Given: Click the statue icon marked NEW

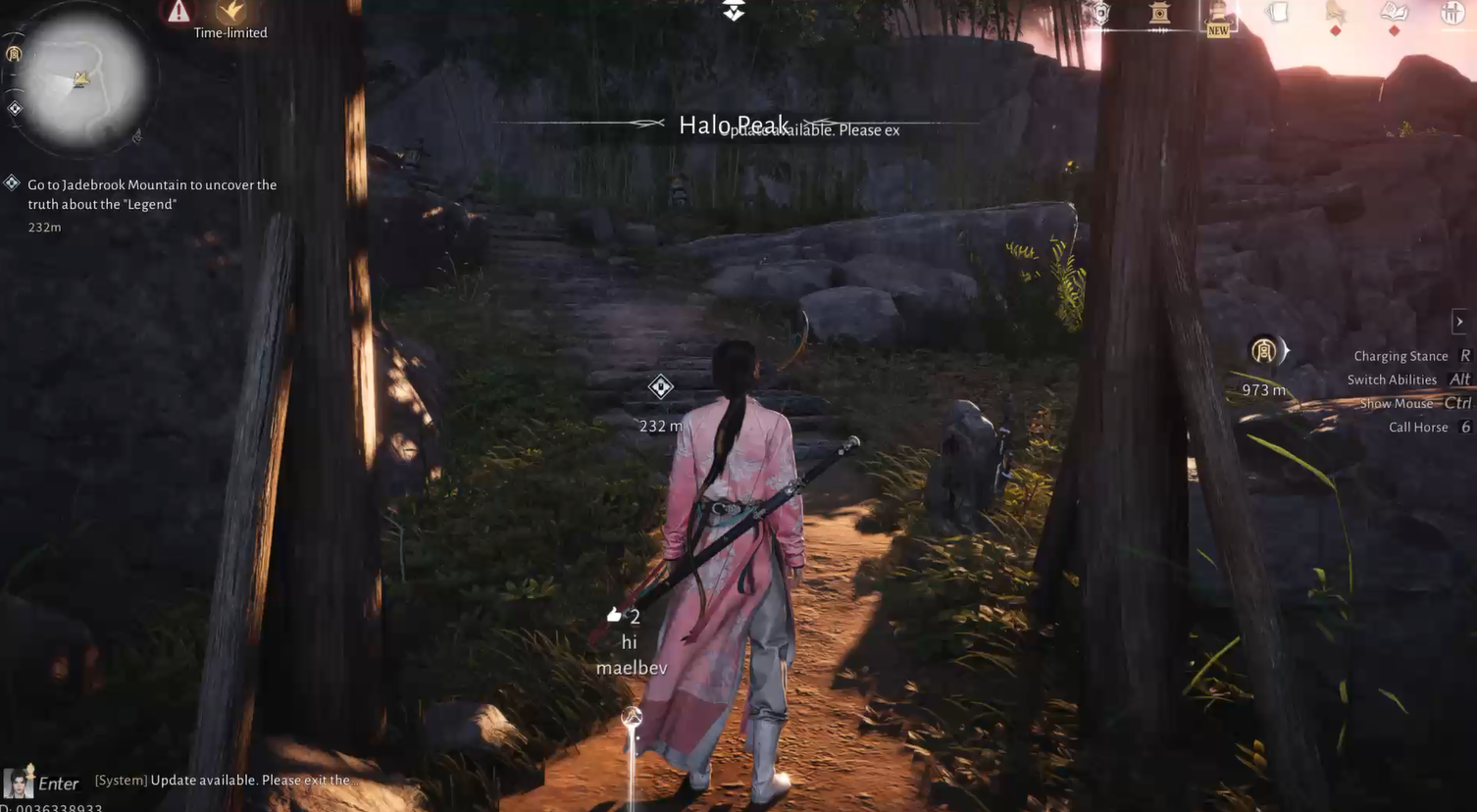Looking at the screenshot, I should [x=1216, y=12].
